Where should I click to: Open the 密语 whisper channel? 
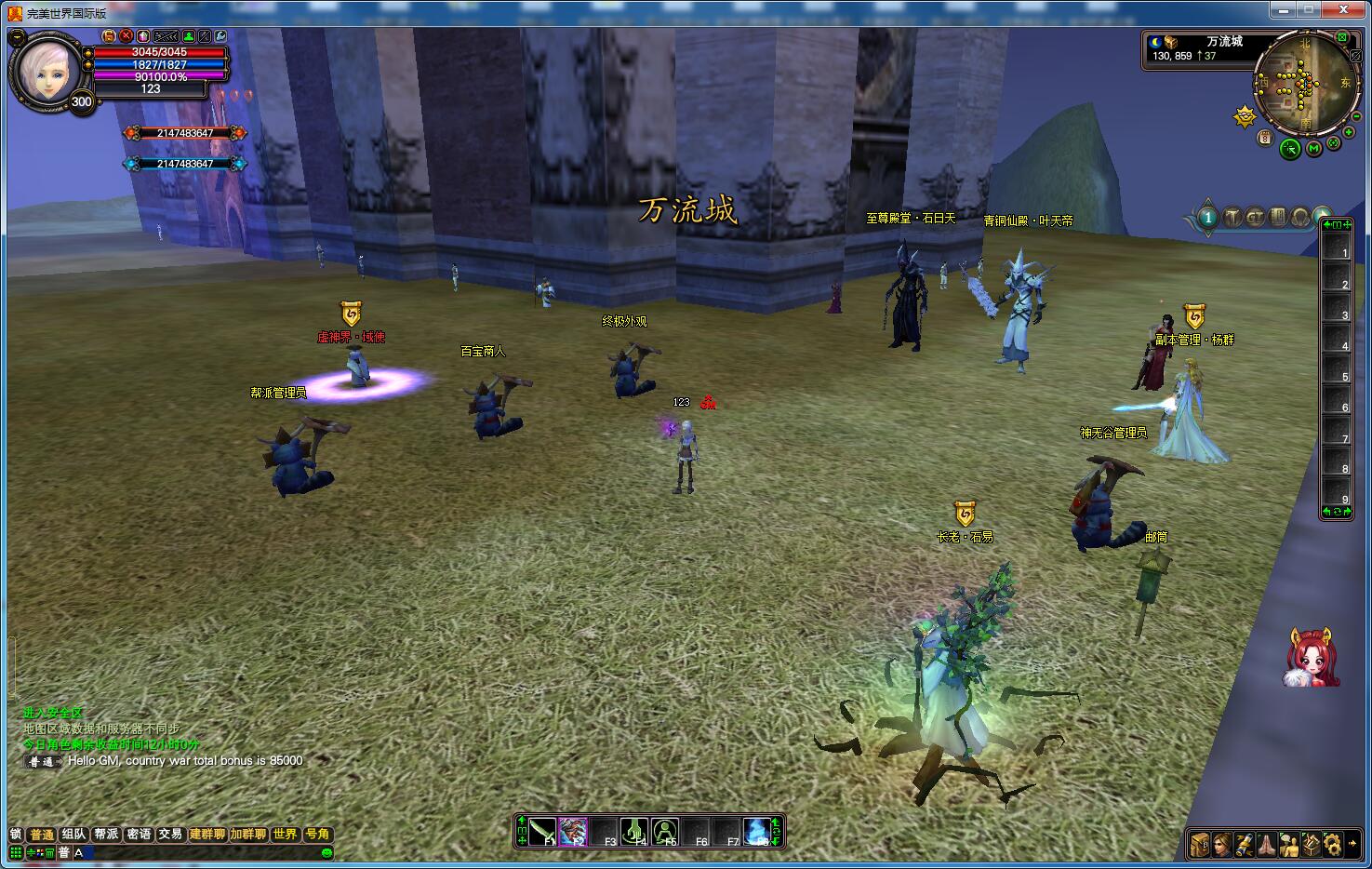tap(139, 835)
